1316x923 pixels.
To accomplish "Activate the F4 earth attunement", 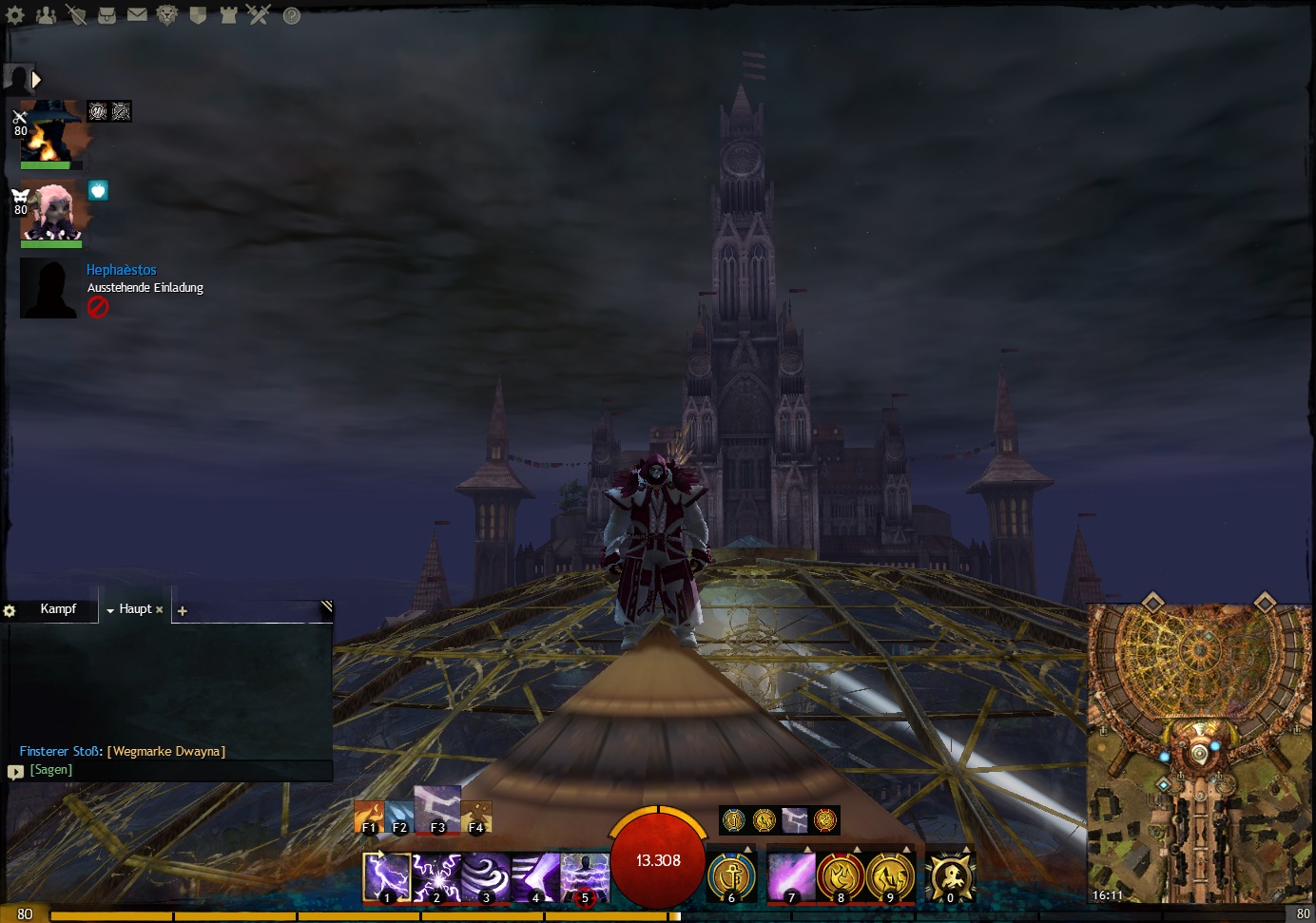I will click(x=476, y=817).
